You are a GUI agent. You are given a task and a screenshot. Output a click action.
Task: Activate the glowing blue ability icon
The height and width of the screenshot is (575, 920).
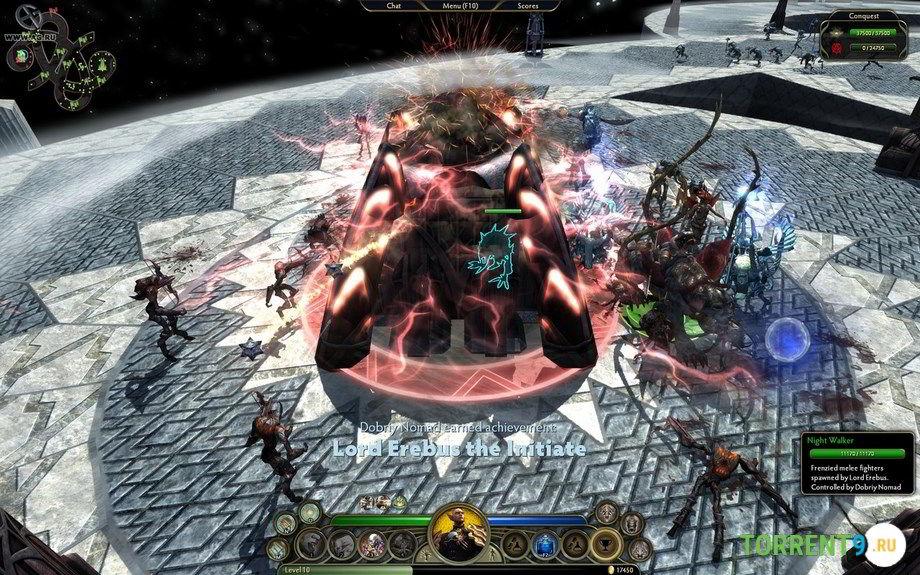click(x=544, y=544)
